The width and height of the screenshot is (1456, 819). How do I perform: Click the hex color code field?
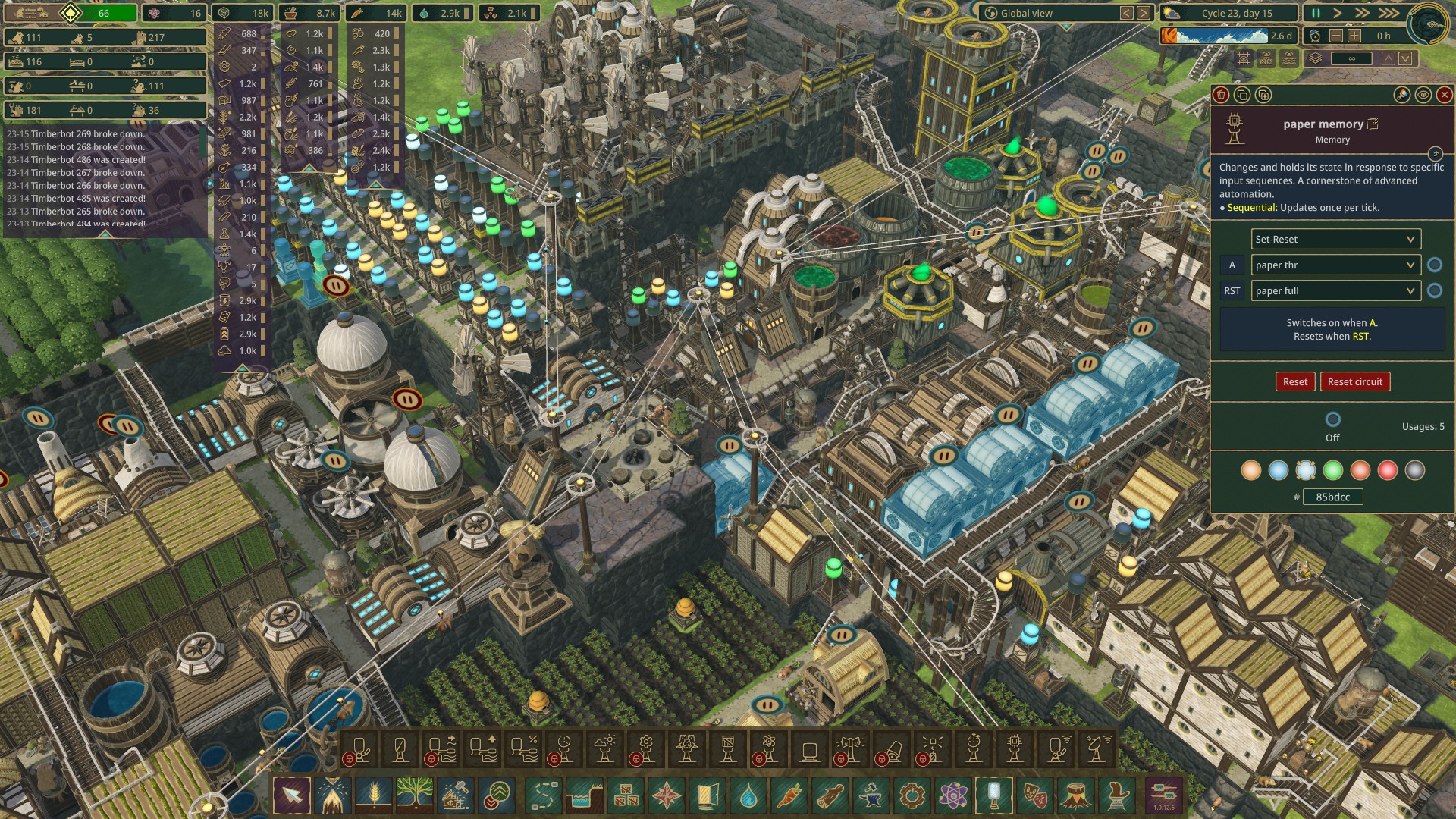[x=1332, y=497]
